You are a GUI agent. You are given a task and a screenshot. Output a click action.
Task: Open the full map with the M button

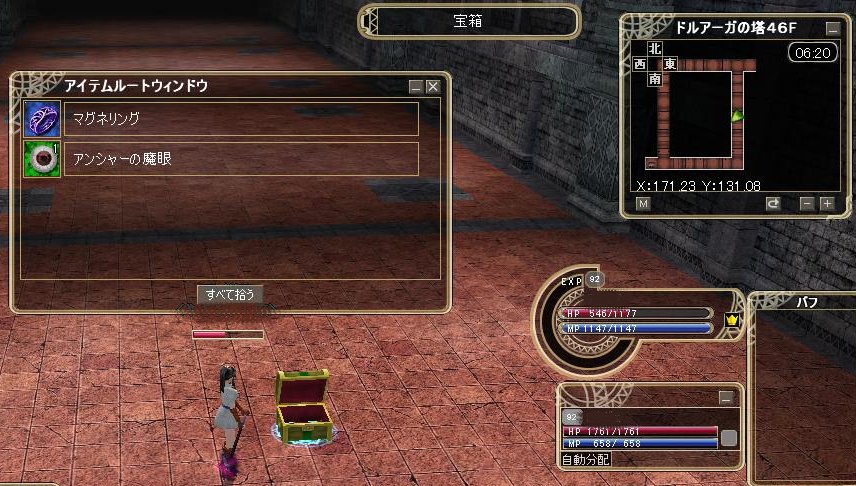coord(643,204)
